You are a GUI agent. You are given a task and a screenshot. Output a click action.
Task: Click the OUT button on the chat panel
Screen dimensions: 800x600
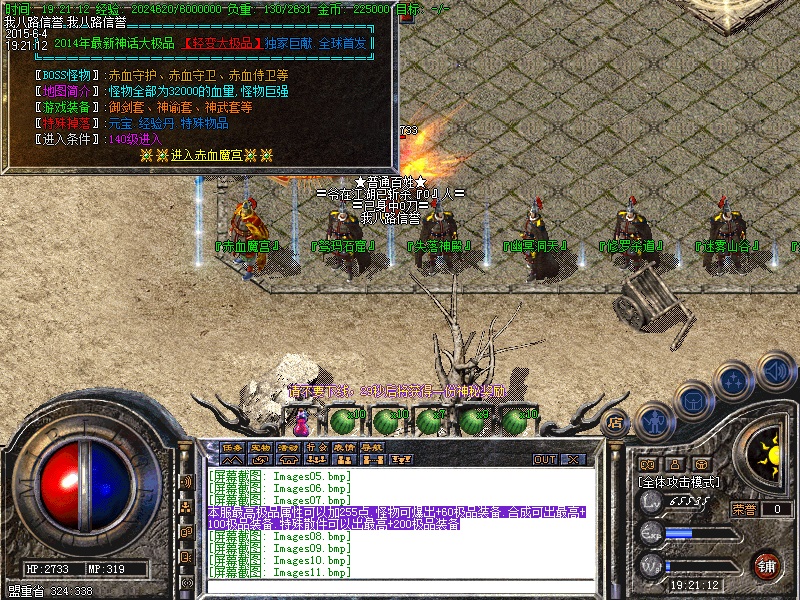click(x=545, y=460)
